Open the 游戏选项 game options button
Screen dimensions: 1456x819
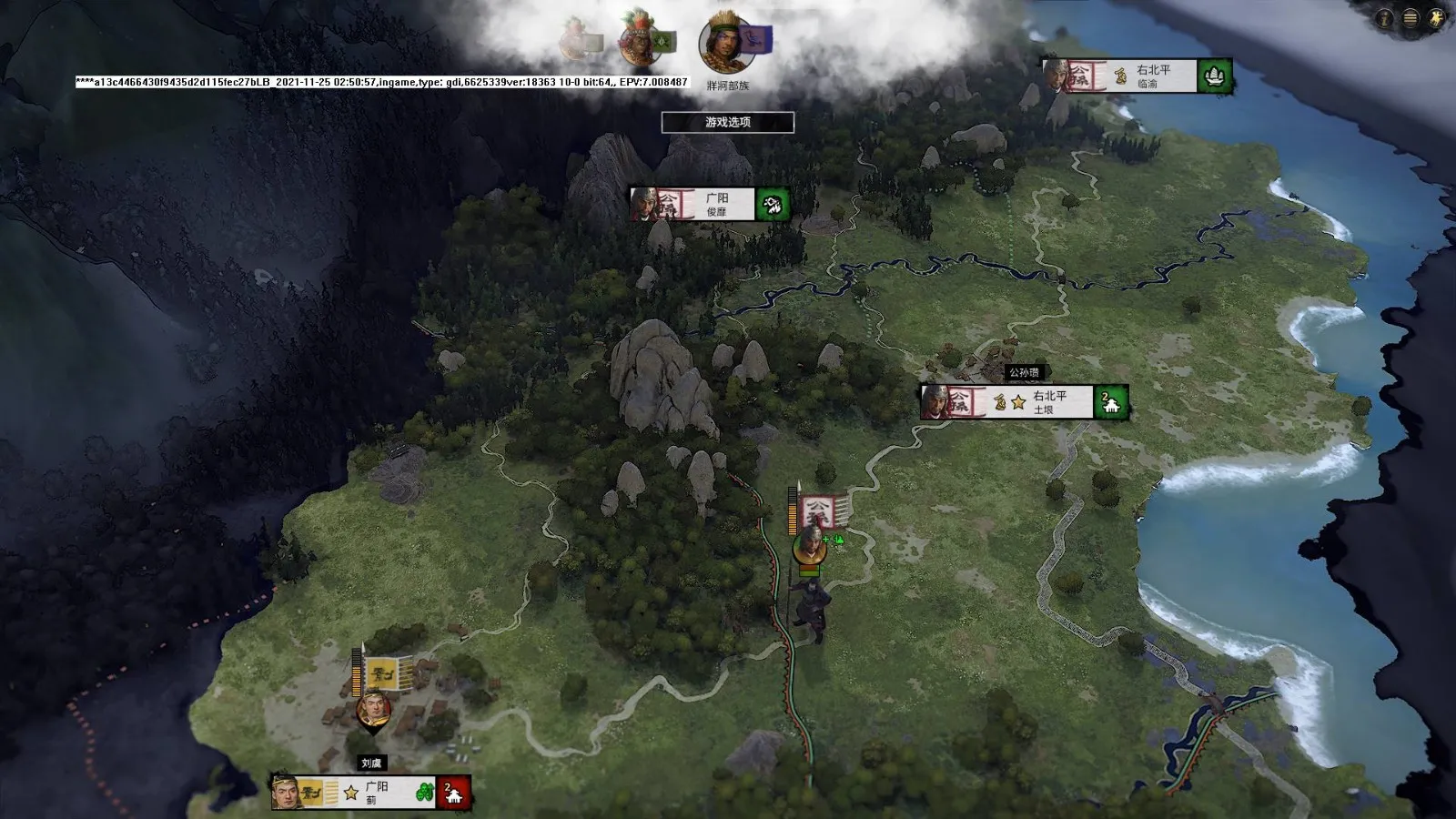[727, 122]
